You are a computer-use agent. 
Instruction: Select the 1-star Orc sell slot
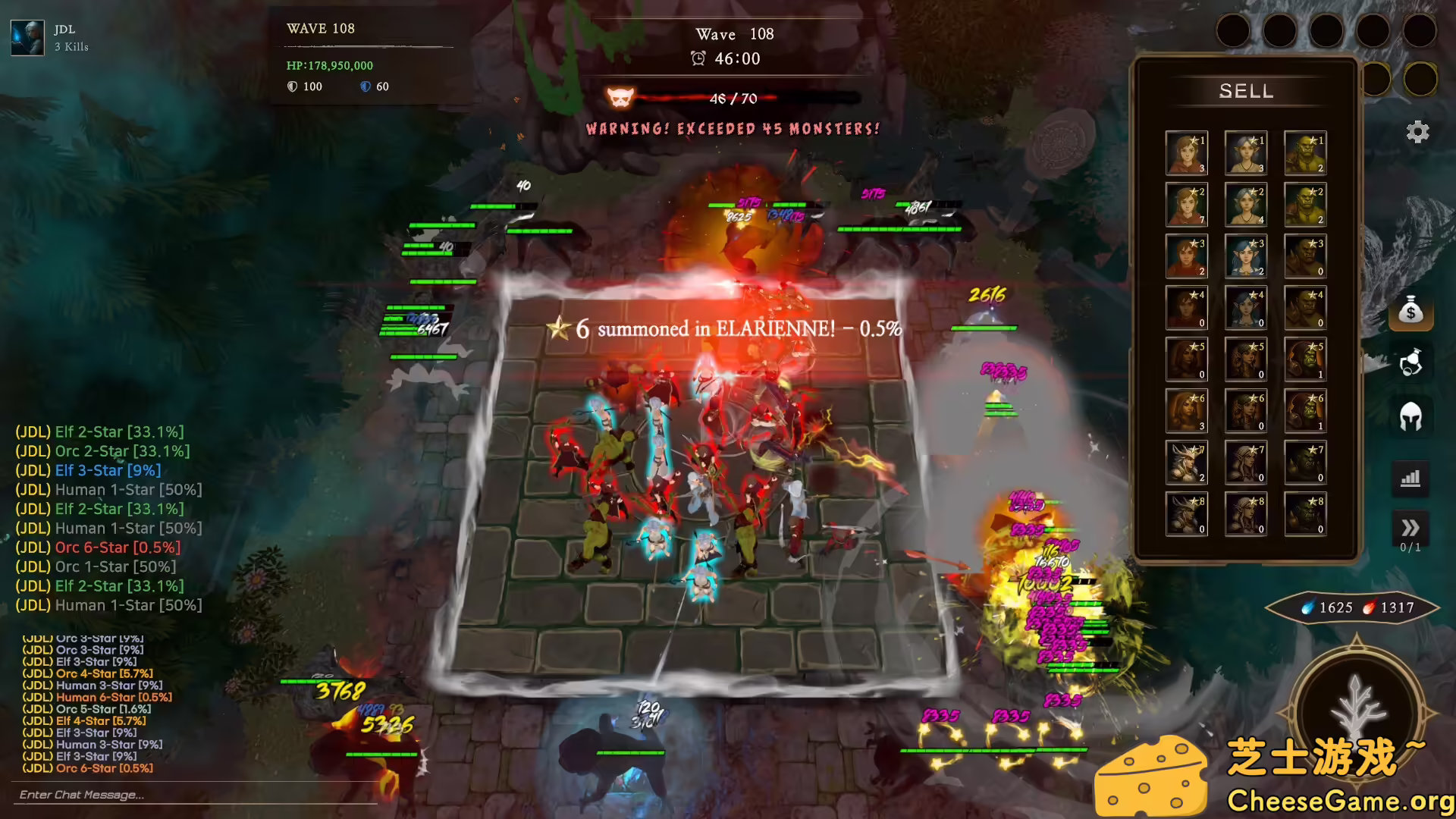click(x=1305, y=153)
